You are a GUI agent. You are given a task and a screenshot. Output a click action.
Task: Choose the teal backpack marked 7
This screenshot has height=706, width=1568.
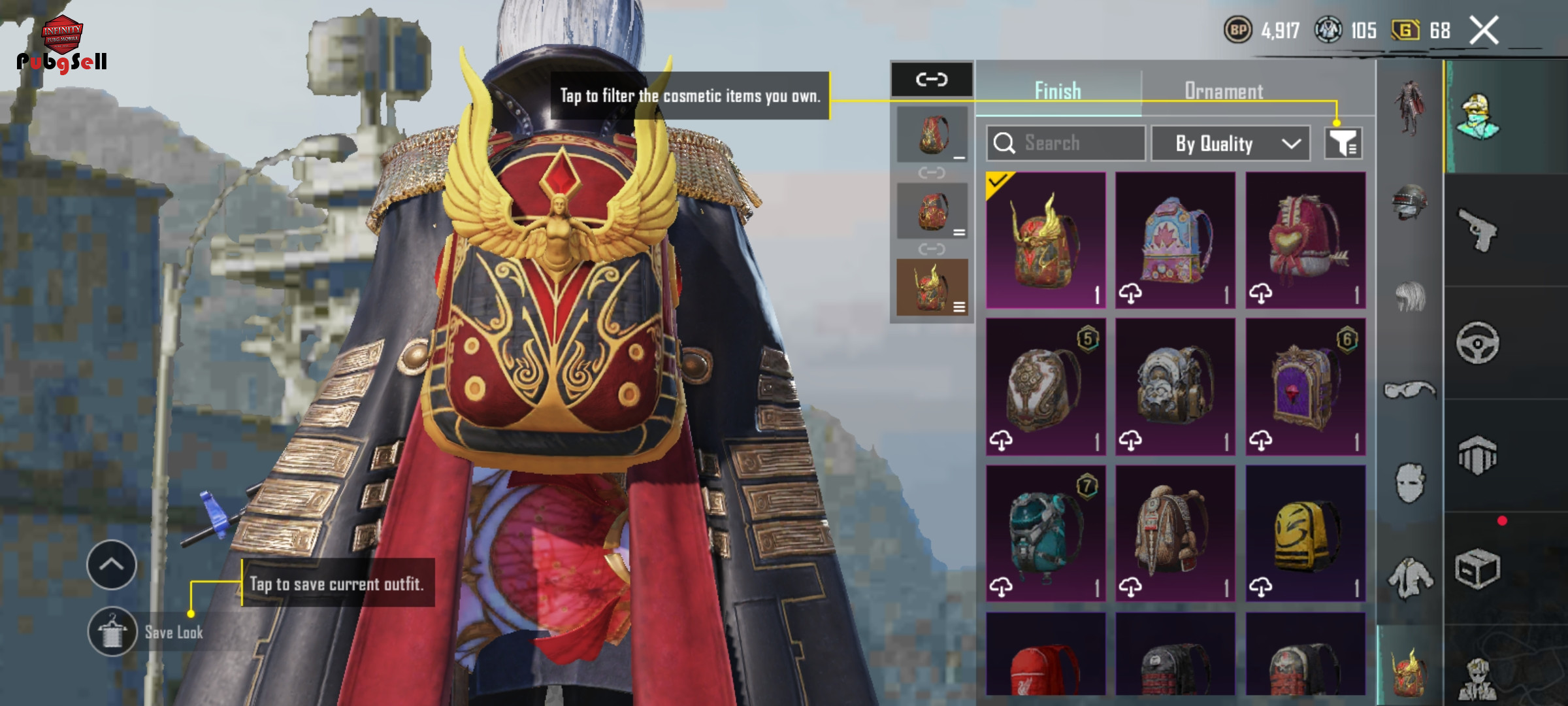click(x=1045, y=533)
